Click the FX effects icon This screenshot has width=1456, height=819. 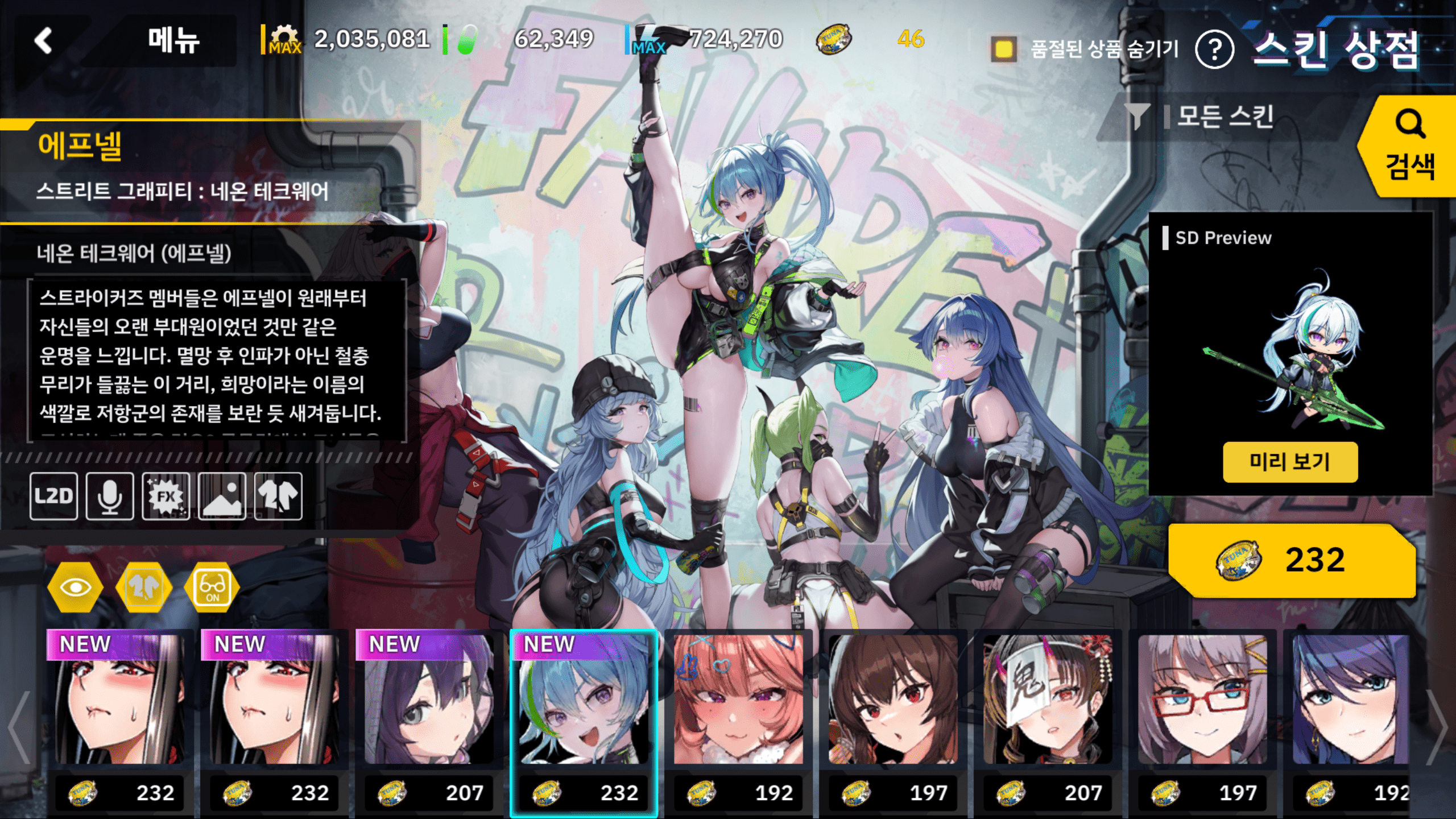(166, 496)
